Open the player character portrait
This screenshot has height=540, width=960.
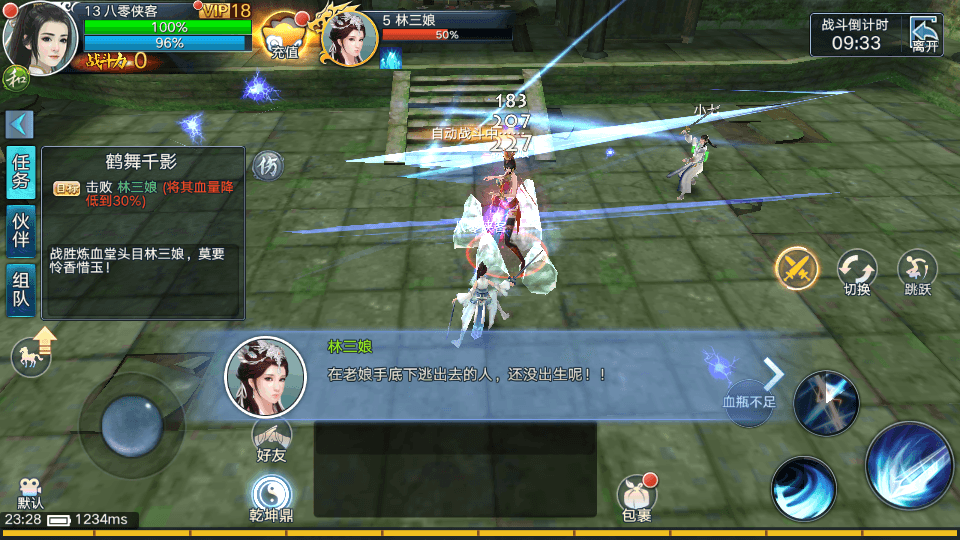coord(40,33)
